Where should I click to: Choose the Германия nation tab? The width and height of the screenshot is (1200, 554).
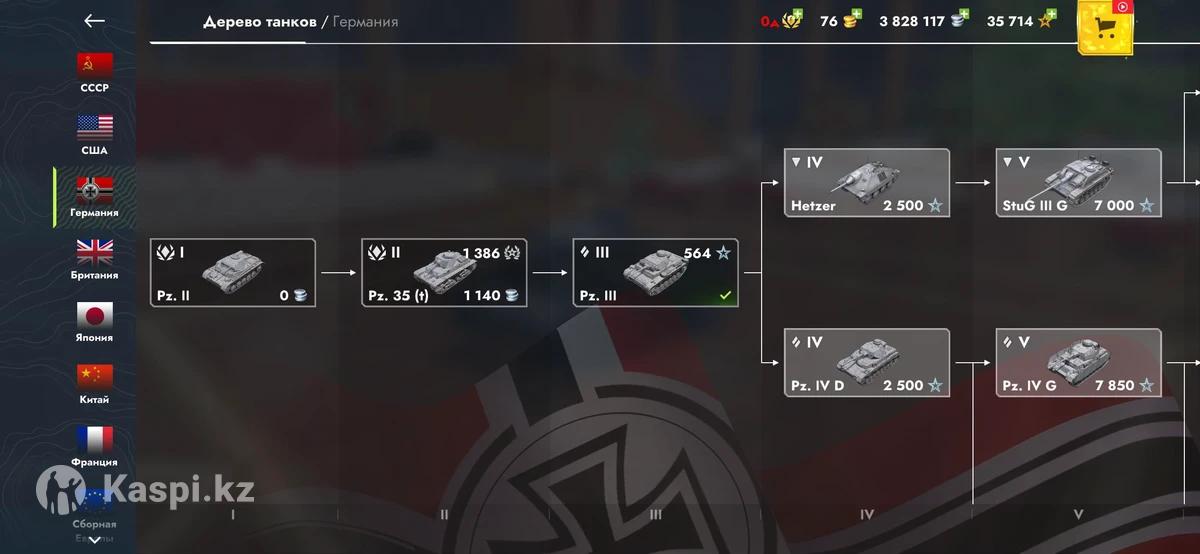pyautogui.click(x=95, y=197)
